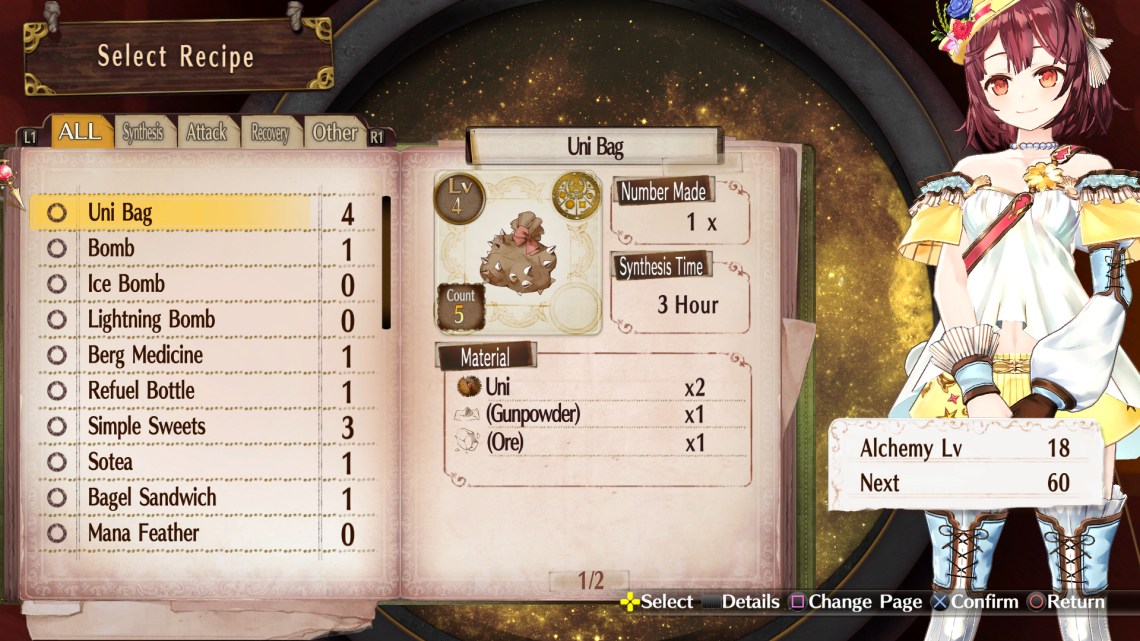Click the recipe list scrollbar
Screen dimensions: 1140x641
click(x=386, y=263)
